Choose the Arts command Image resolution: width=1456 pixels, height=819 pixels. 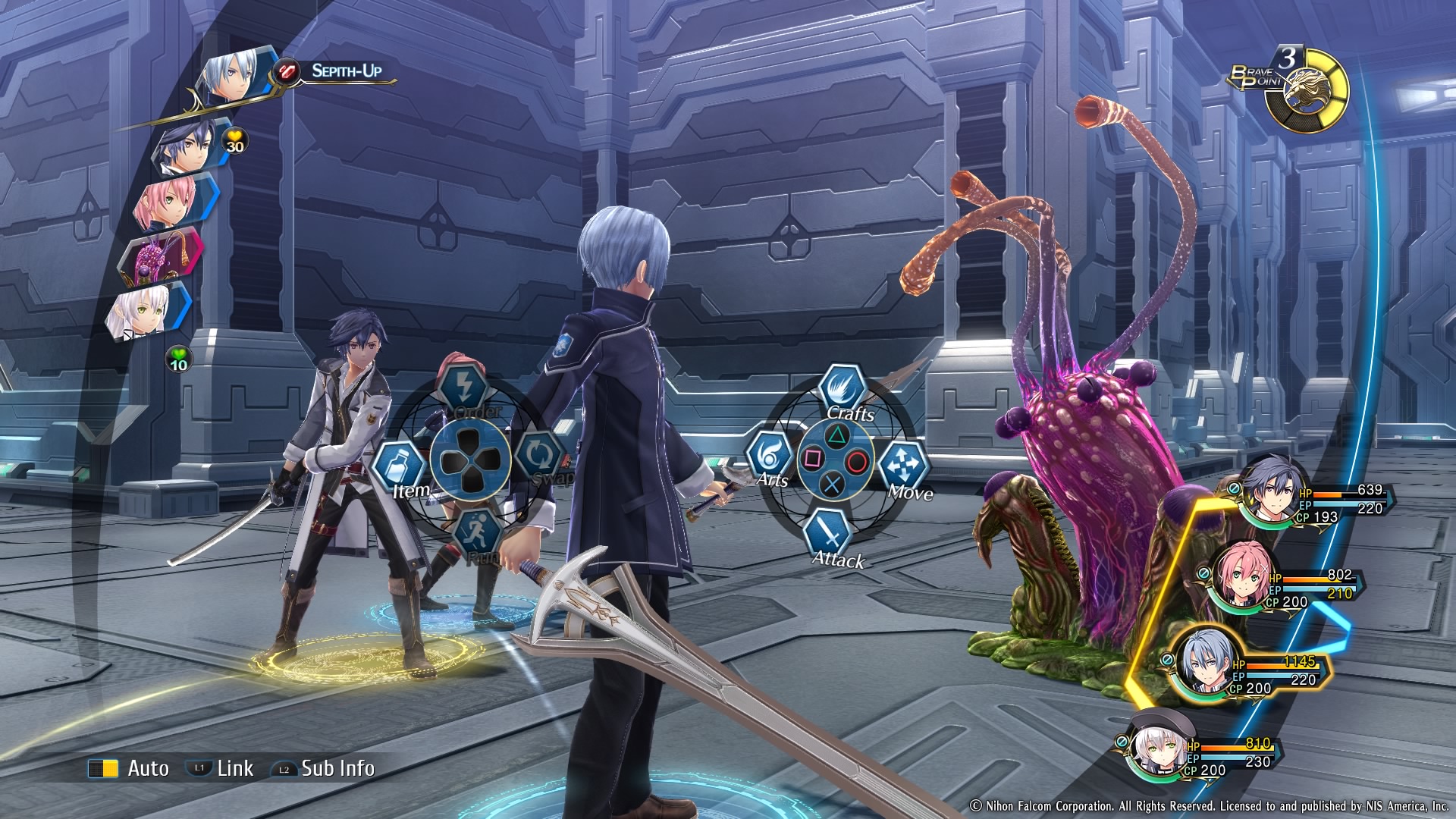770,457
